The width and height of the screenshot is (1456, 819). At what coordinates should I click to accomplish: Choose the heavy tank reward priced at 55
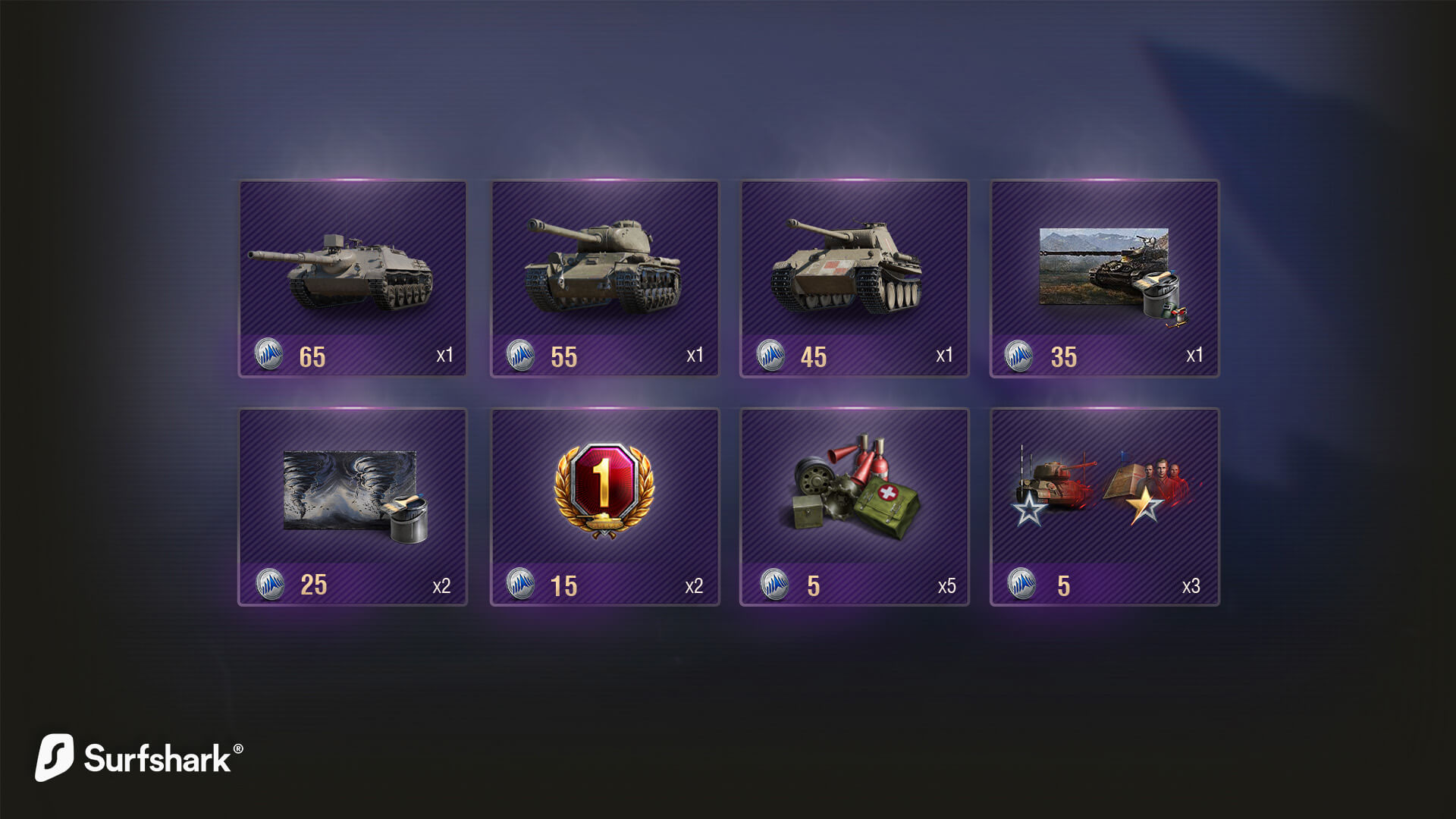[x=604, y=278]
